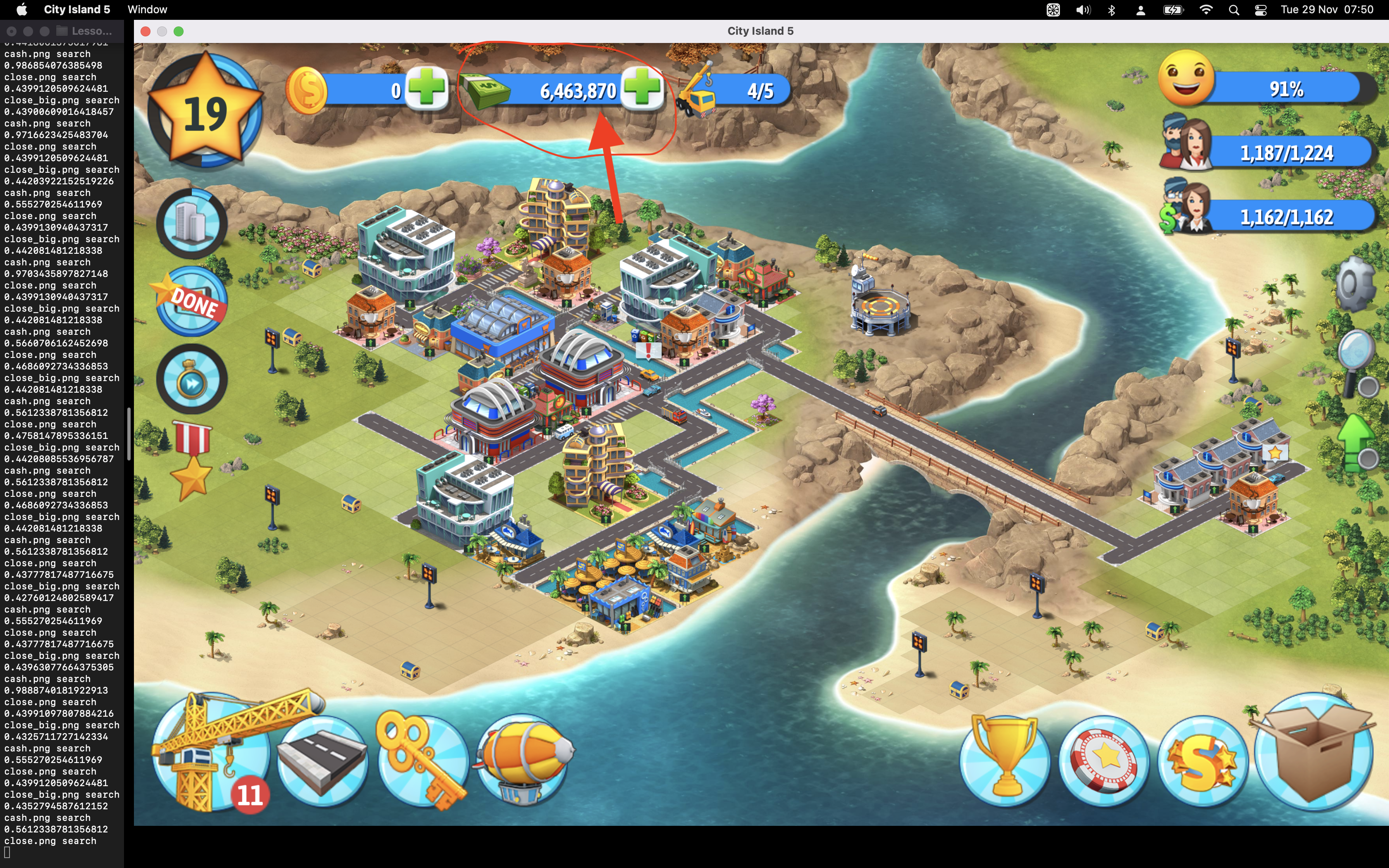Close the City Island 5 window
This screenshot has width=1389, height=868.
146,31
